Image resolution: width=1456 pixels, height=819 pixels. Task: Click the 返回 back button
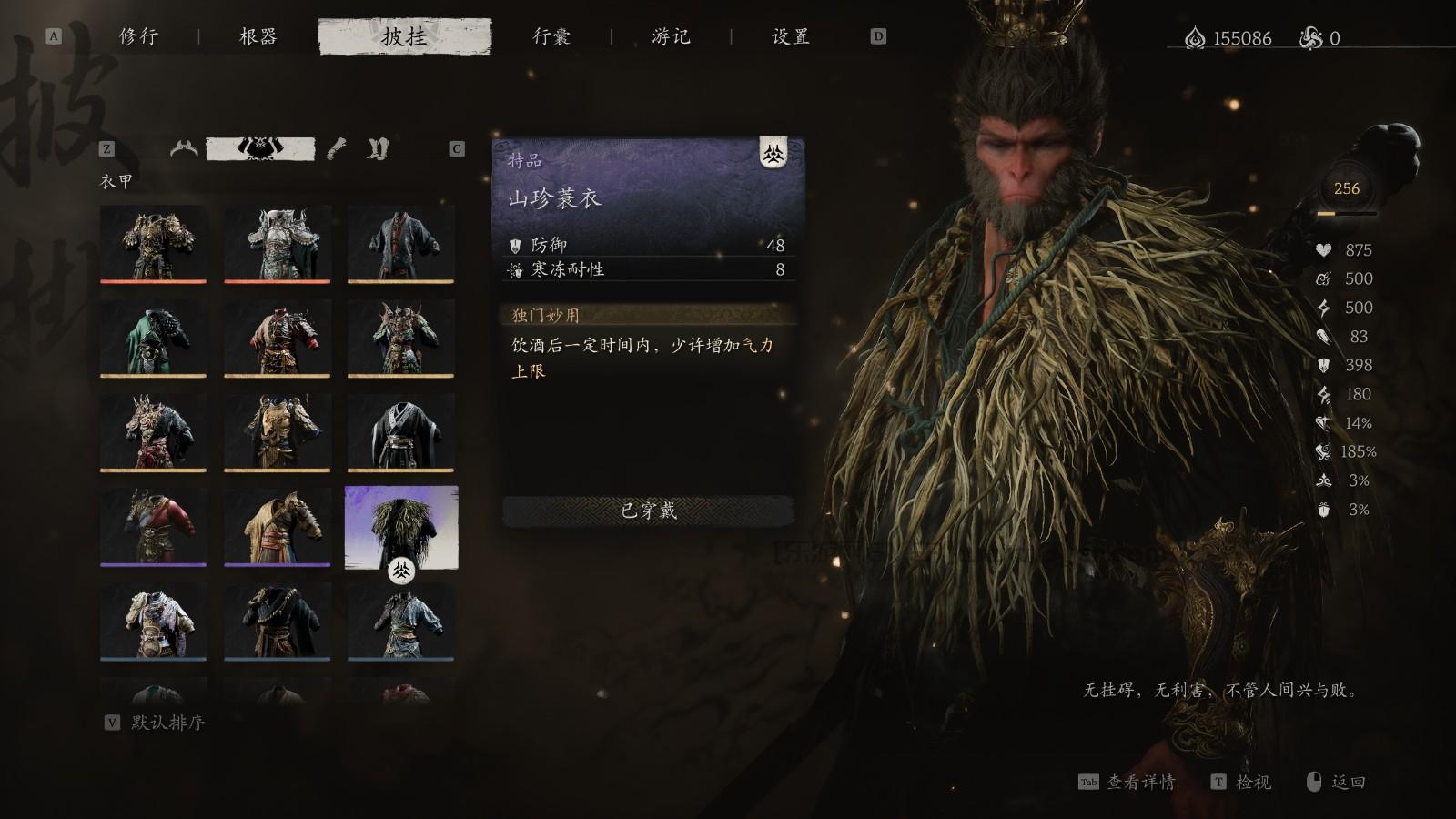(1346, 783)
